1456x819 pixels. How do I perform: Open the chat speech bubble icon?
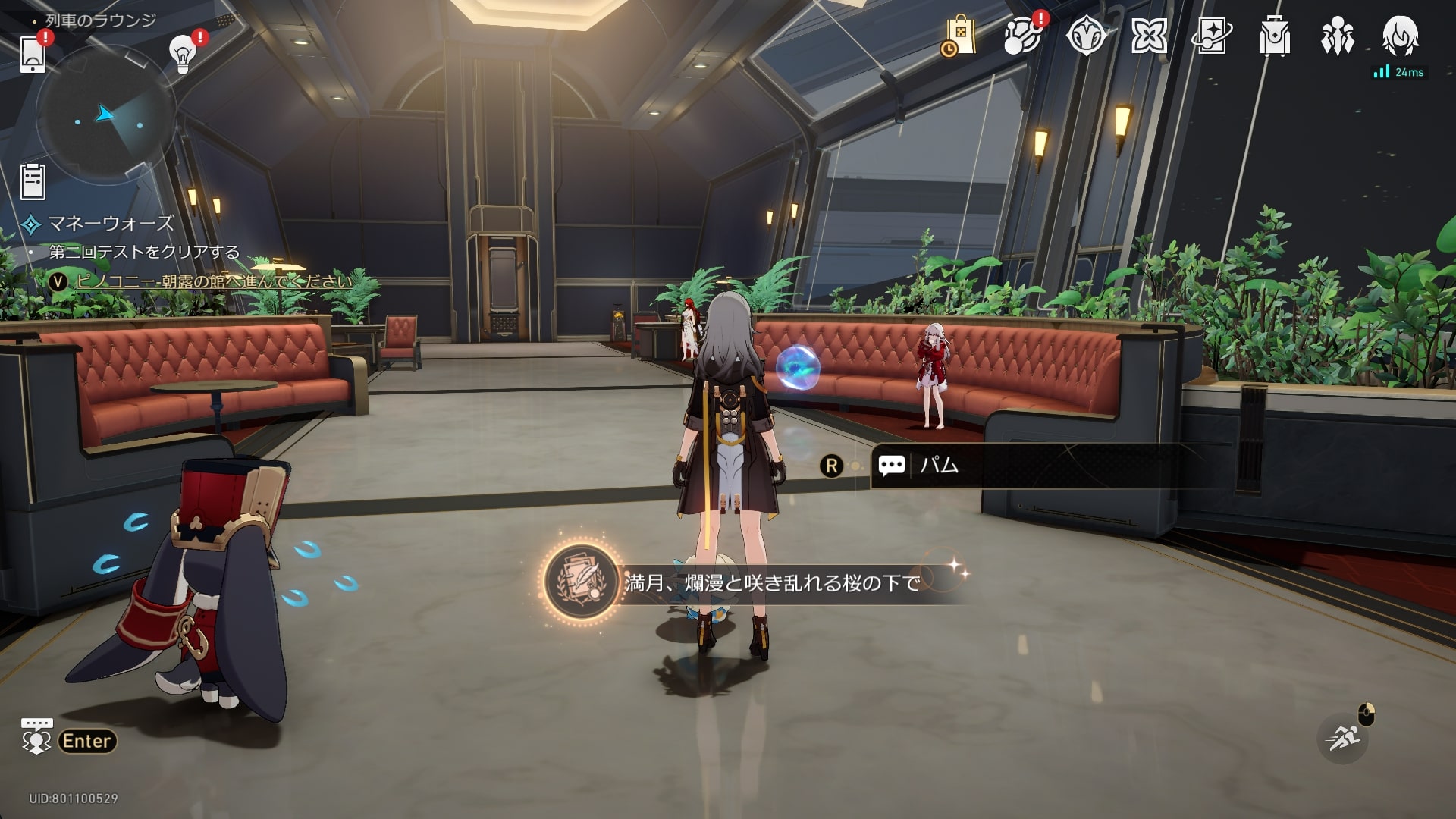point(36,737)
